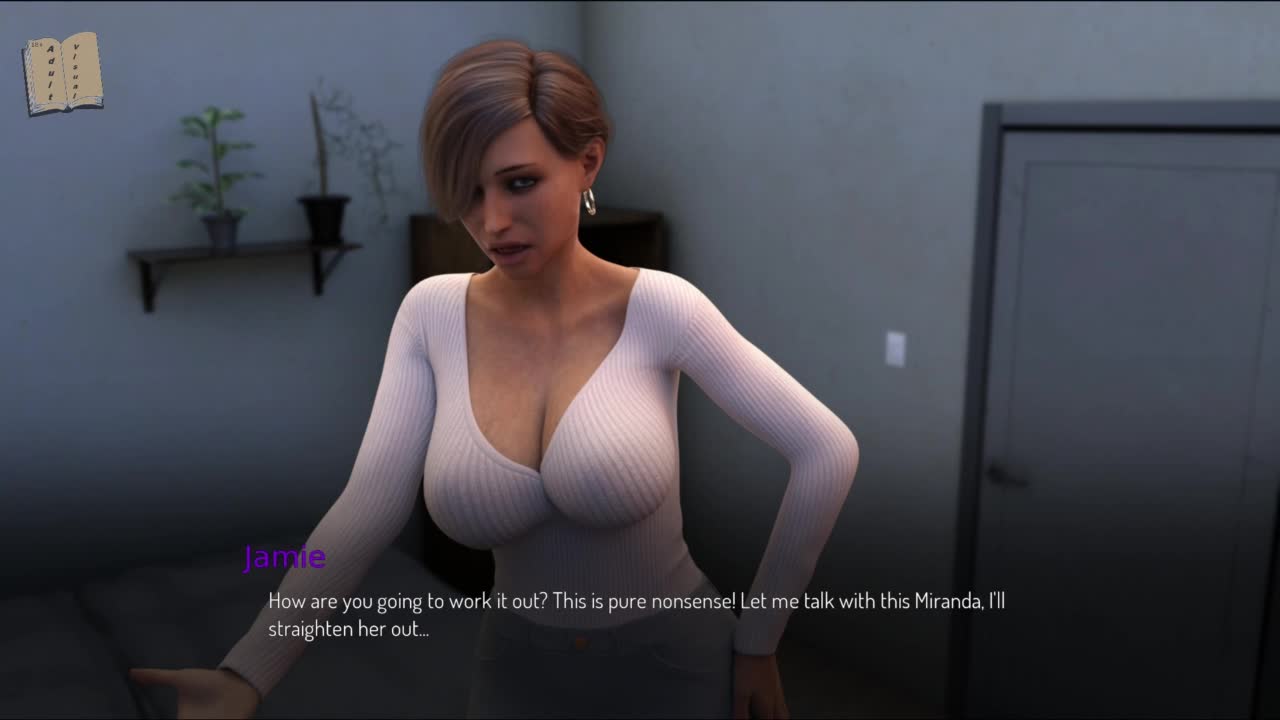Open the book icon menu
1280x720 pixels.
62,72
